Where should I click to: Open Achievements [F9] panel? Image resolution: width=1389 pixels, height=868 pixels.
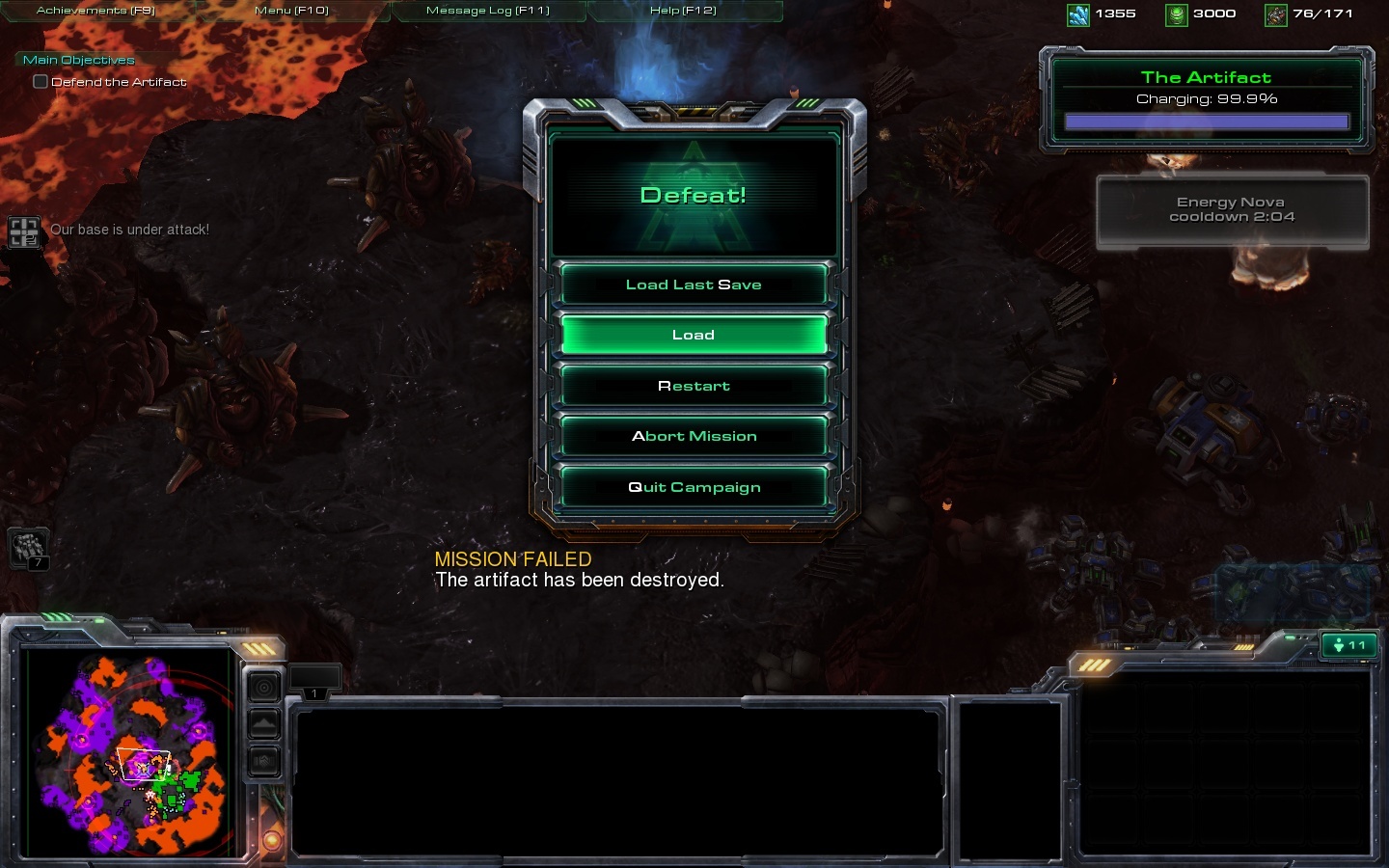(x=95, y=11)
